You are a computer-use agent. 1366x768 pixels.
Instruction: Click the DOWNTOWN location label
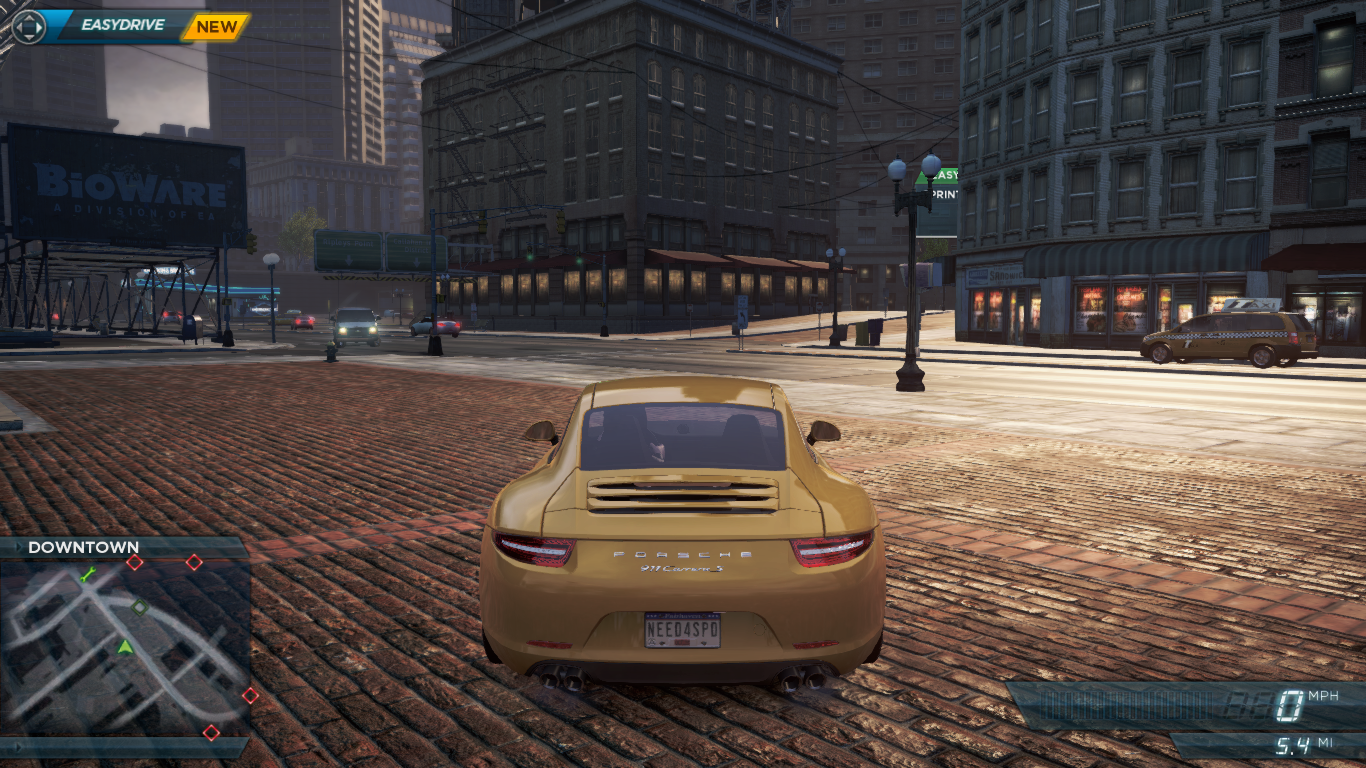pos(82,547)
